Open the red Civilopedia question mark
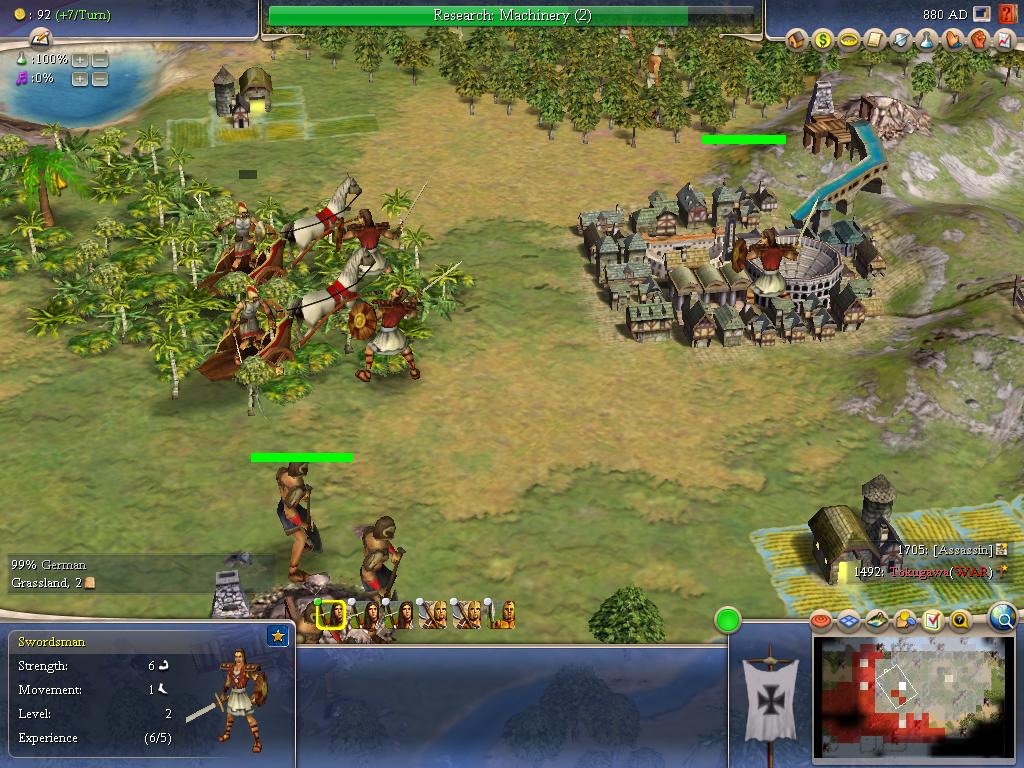 coord(1008,15)
